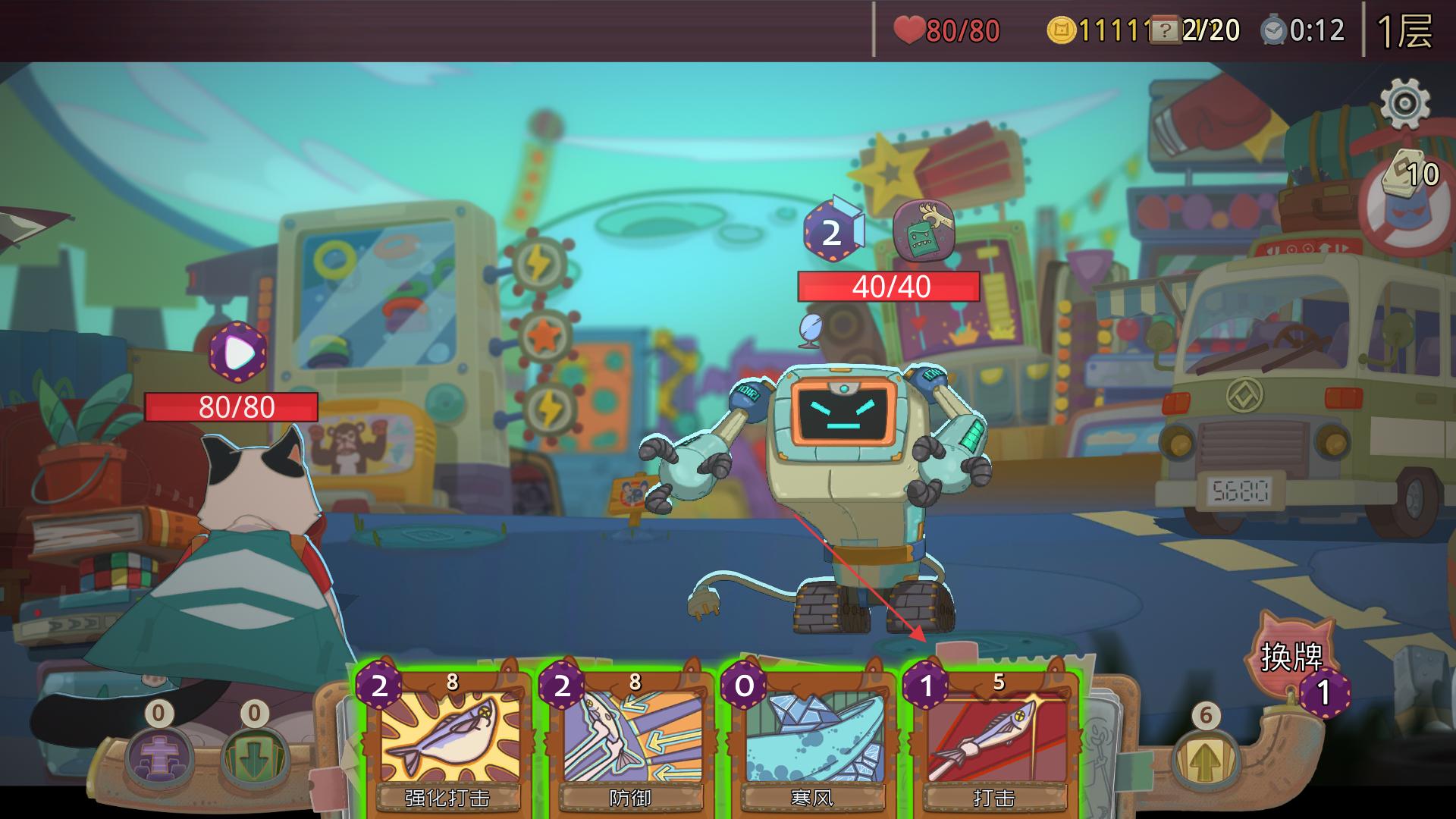The height and width of the screenshot is (819, 1456).
Task: Open the settings gear
Action: pyautogui.click(x=1404, y=104)
